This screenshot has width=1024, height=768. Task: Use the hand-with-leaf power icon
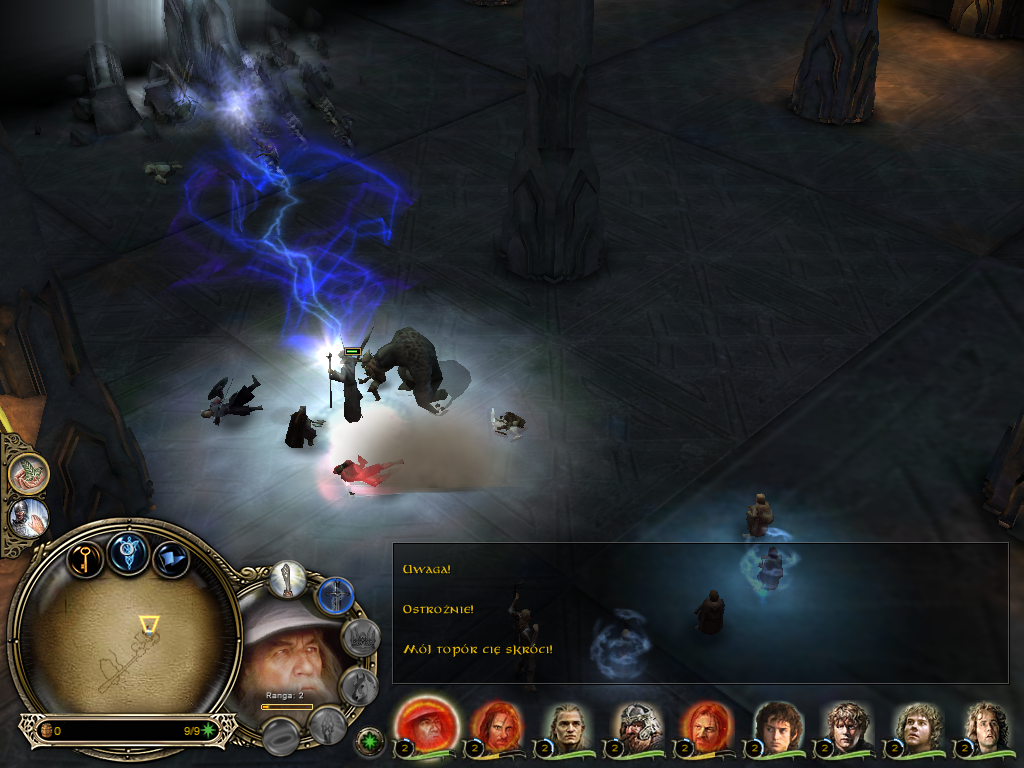[x=29, y=474]
